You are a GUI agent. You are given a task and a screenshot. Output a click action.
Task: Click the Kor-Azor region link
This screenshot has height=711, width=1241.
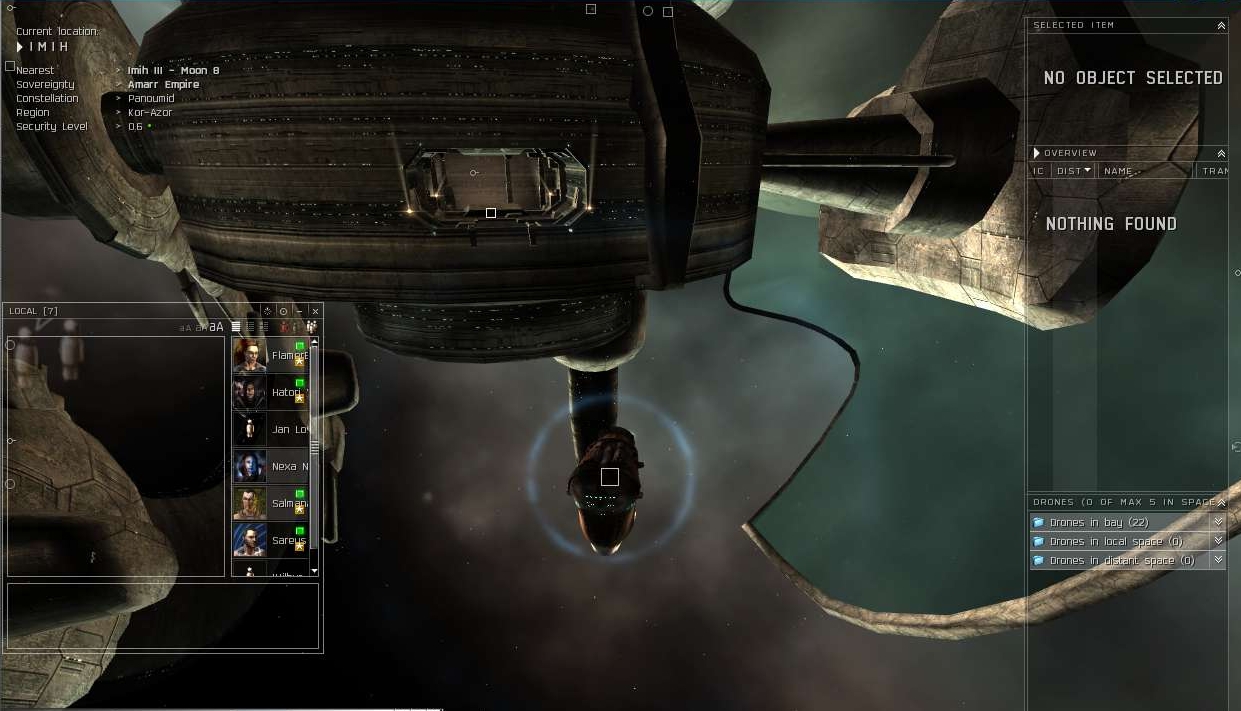150,113
